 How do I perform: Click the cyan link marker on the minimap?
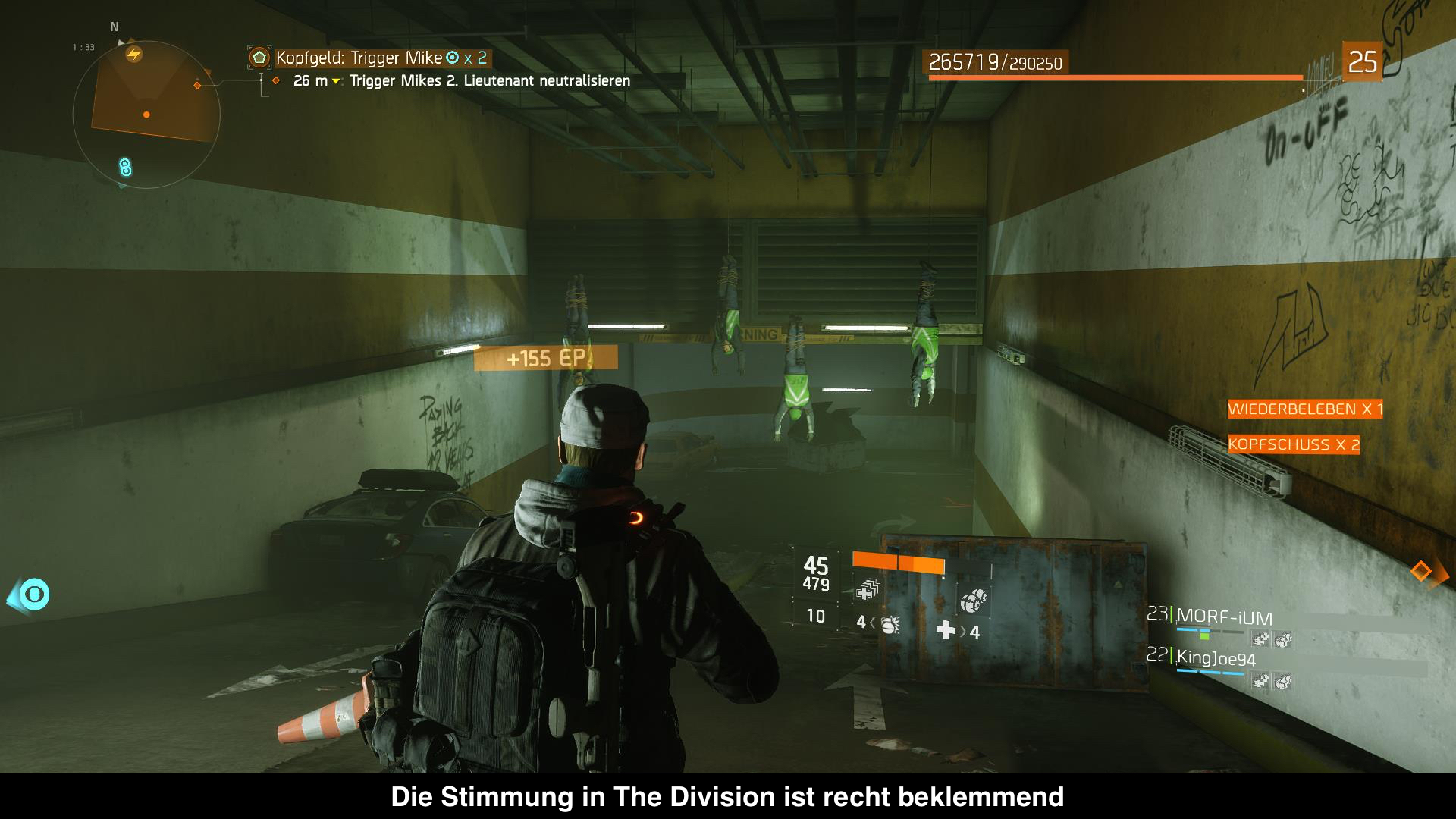tap(126, 168)
